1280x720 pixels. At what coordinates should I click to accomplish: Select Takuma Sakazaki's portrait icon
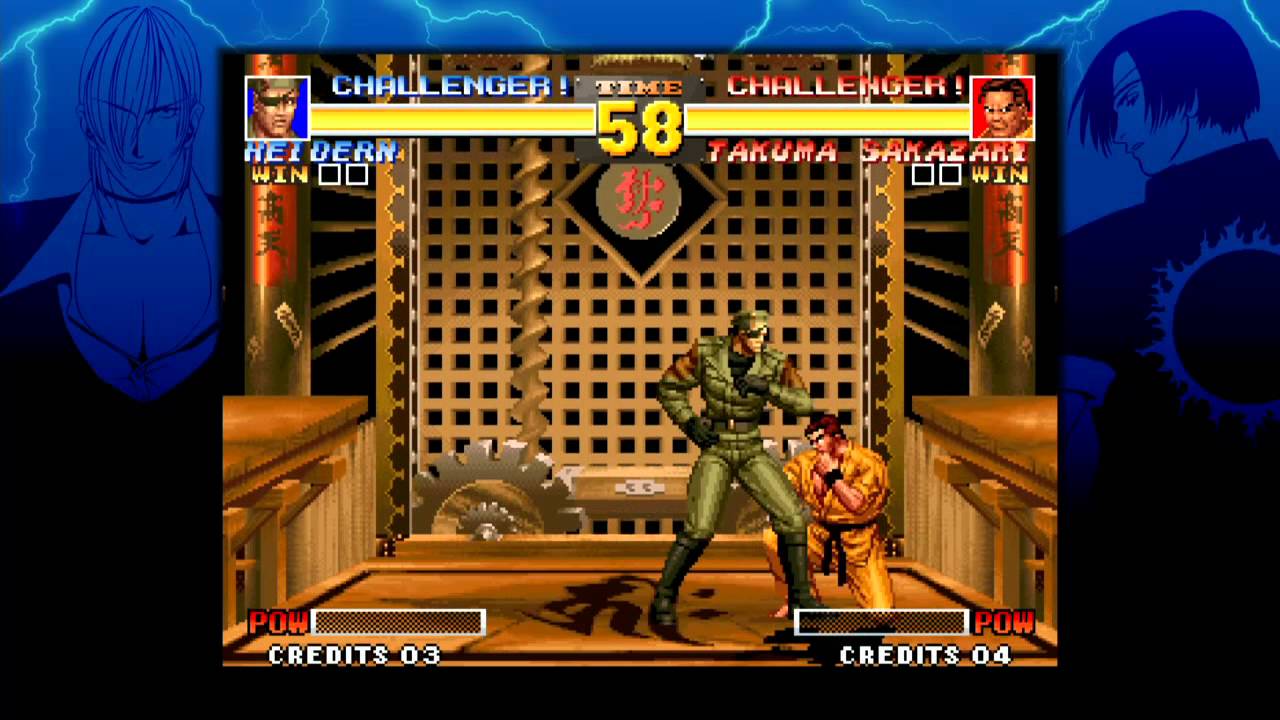[x=1002, y=108]
